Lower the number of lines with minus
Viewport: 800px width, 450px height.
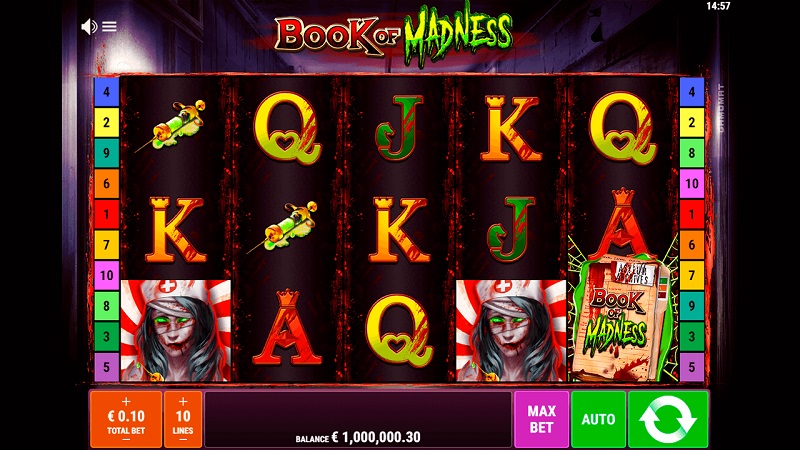(x=183, y=438)
